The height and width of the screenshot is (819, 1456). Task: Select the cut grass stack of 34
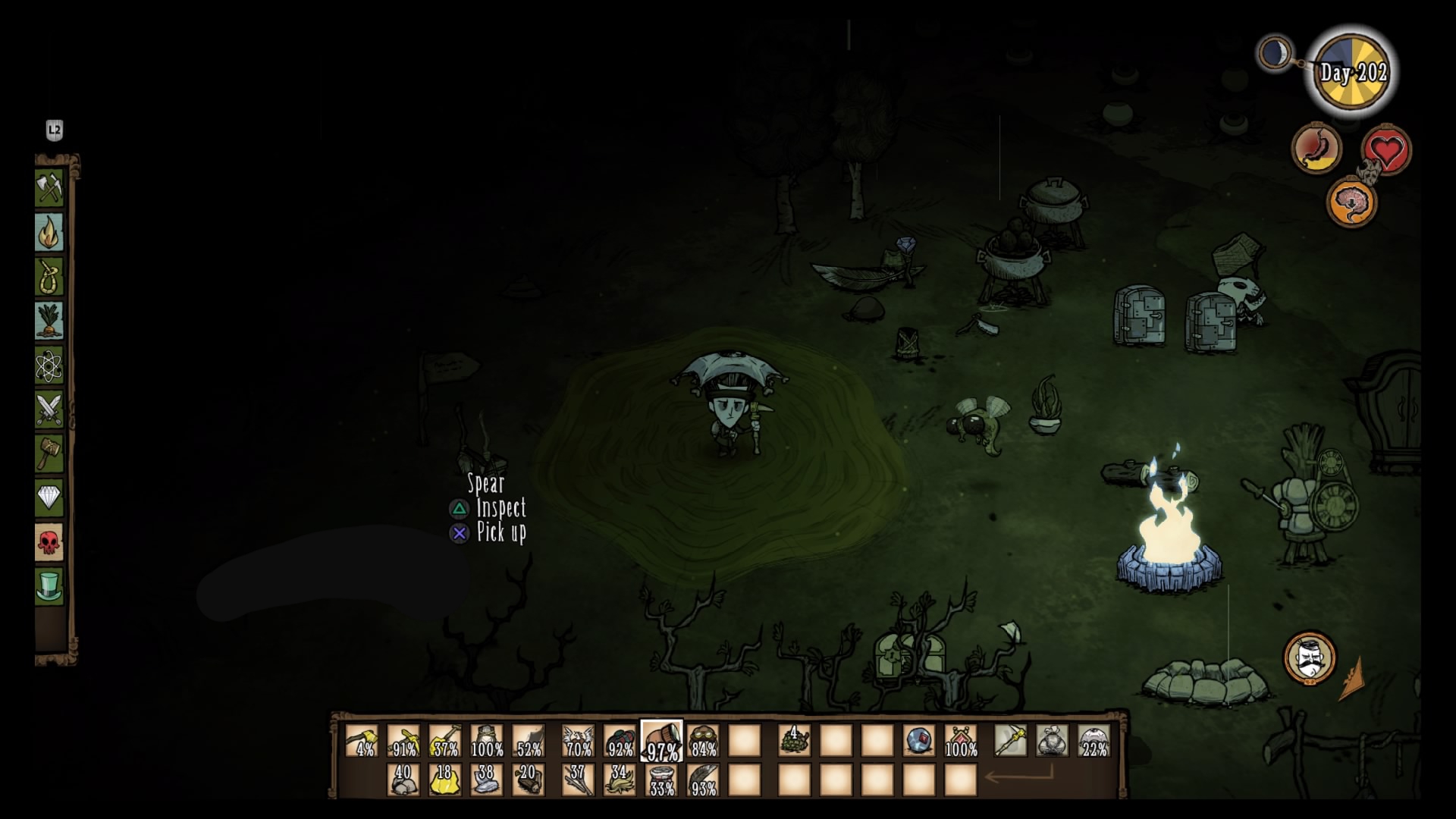(620, 780)
